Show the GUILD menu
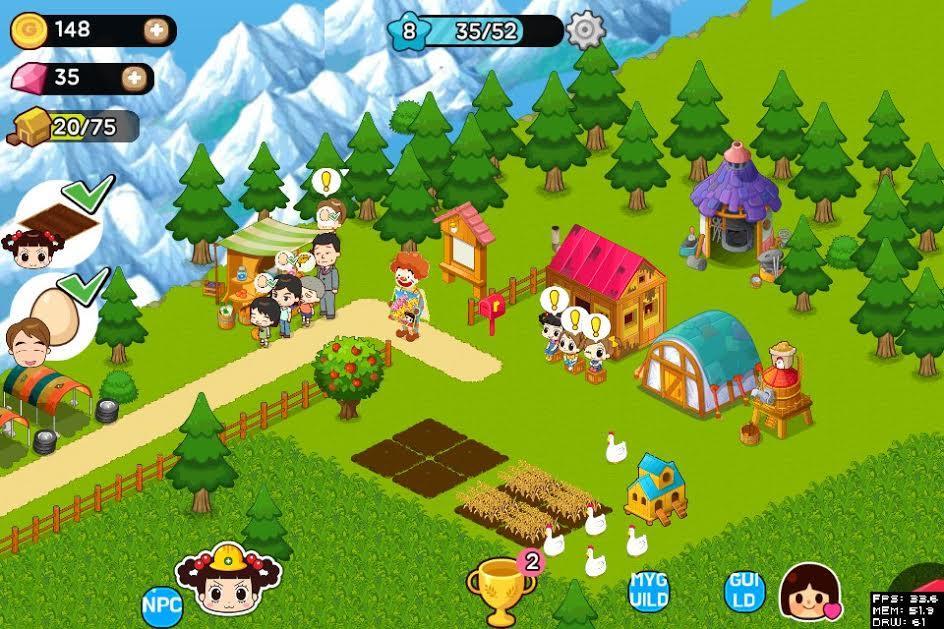Image resolution: width=944 pixels, height=629 pixels. pyautogui.click(x=744, y=591)
